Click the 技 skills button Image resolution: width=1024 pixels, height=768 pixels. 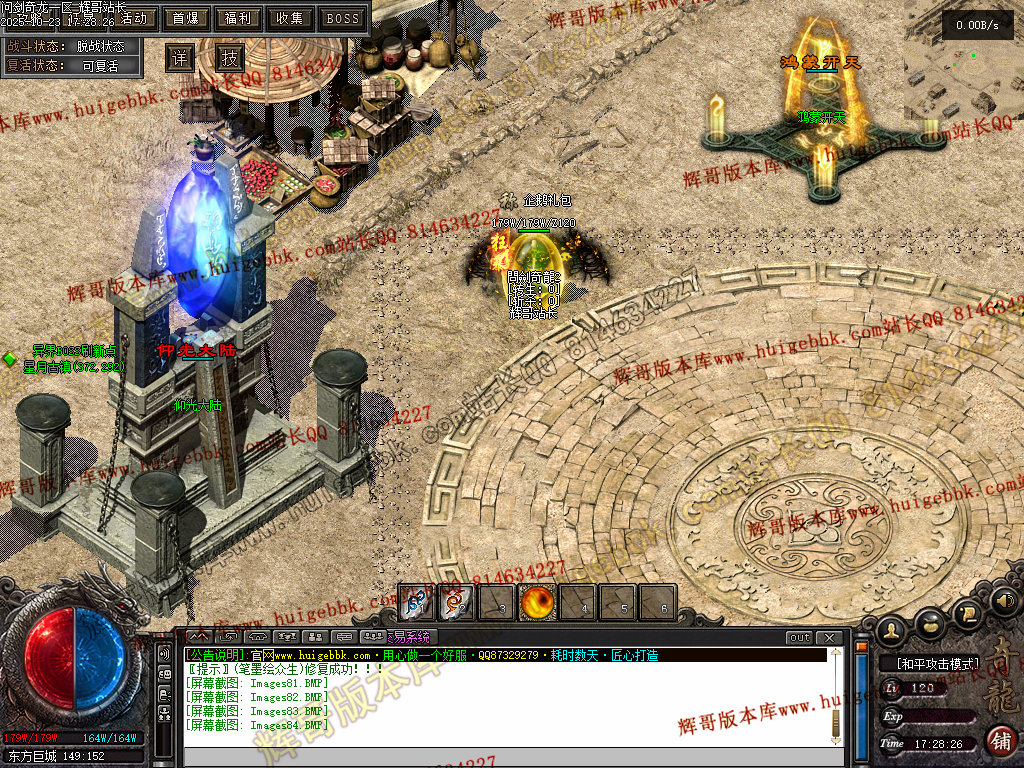pos(230,57)
